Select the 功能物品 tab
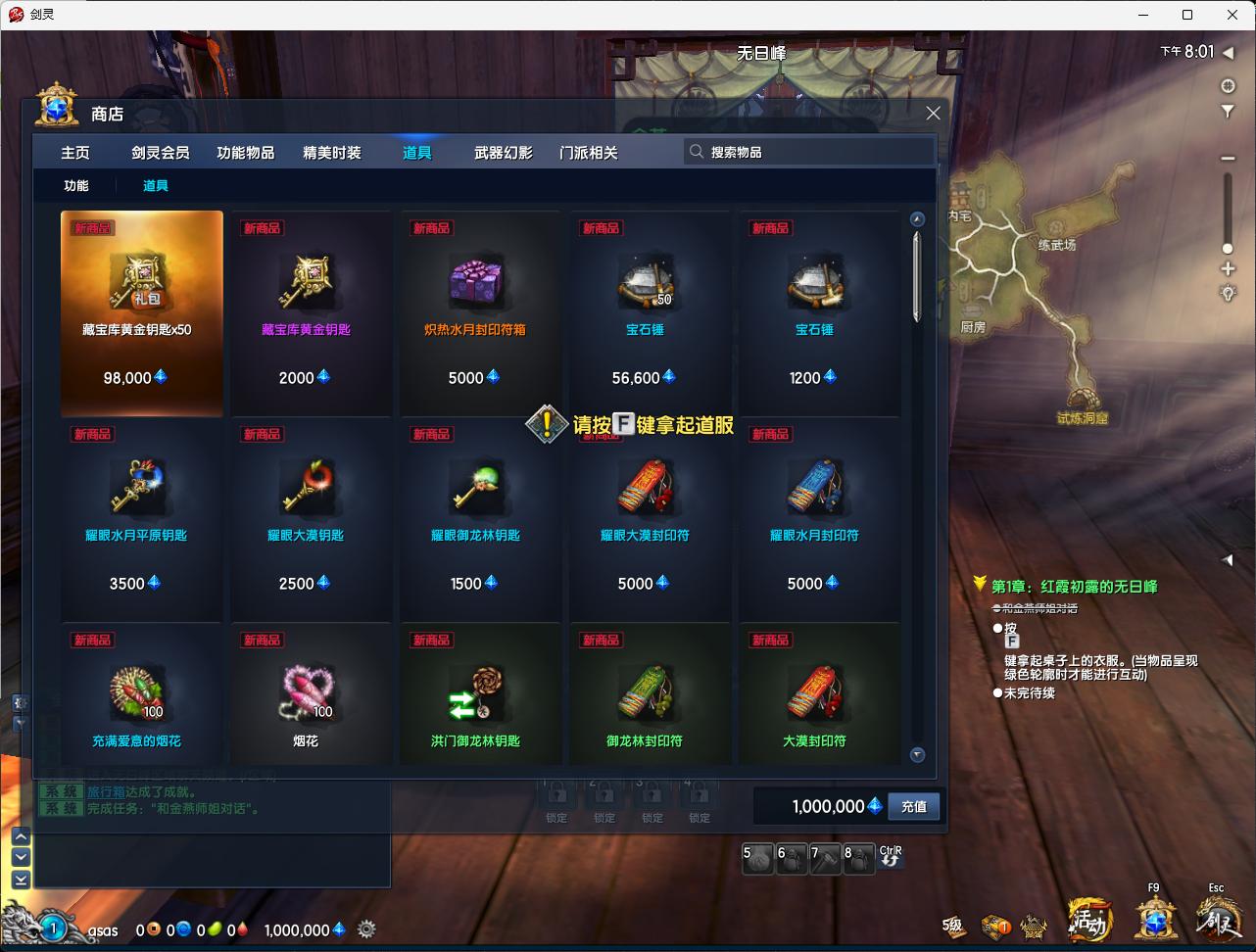Screen dimensions: 1256x952 [x=246, y=153]
